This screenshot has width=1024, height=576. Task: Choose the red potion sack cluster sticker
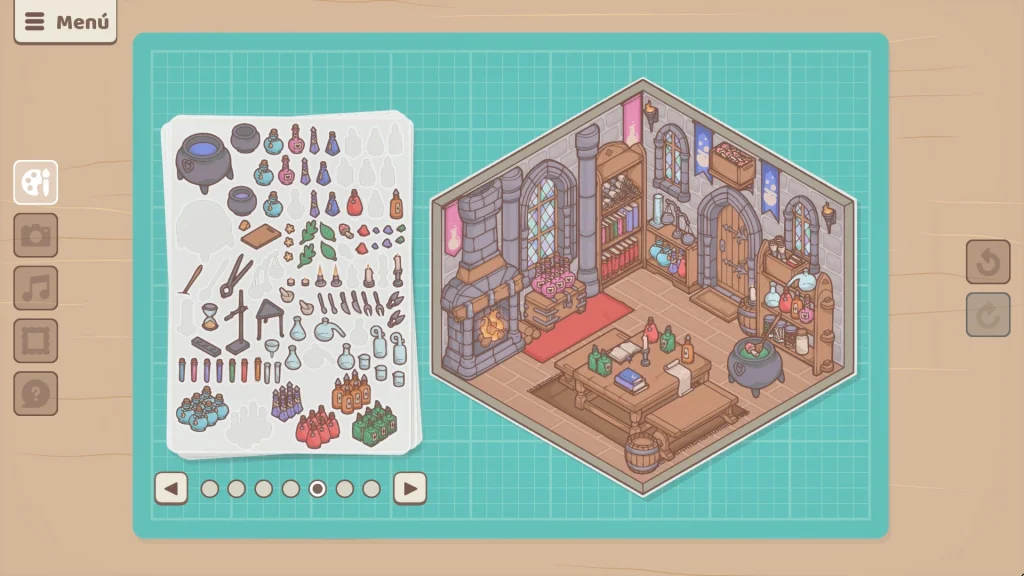tap(317, 427)
